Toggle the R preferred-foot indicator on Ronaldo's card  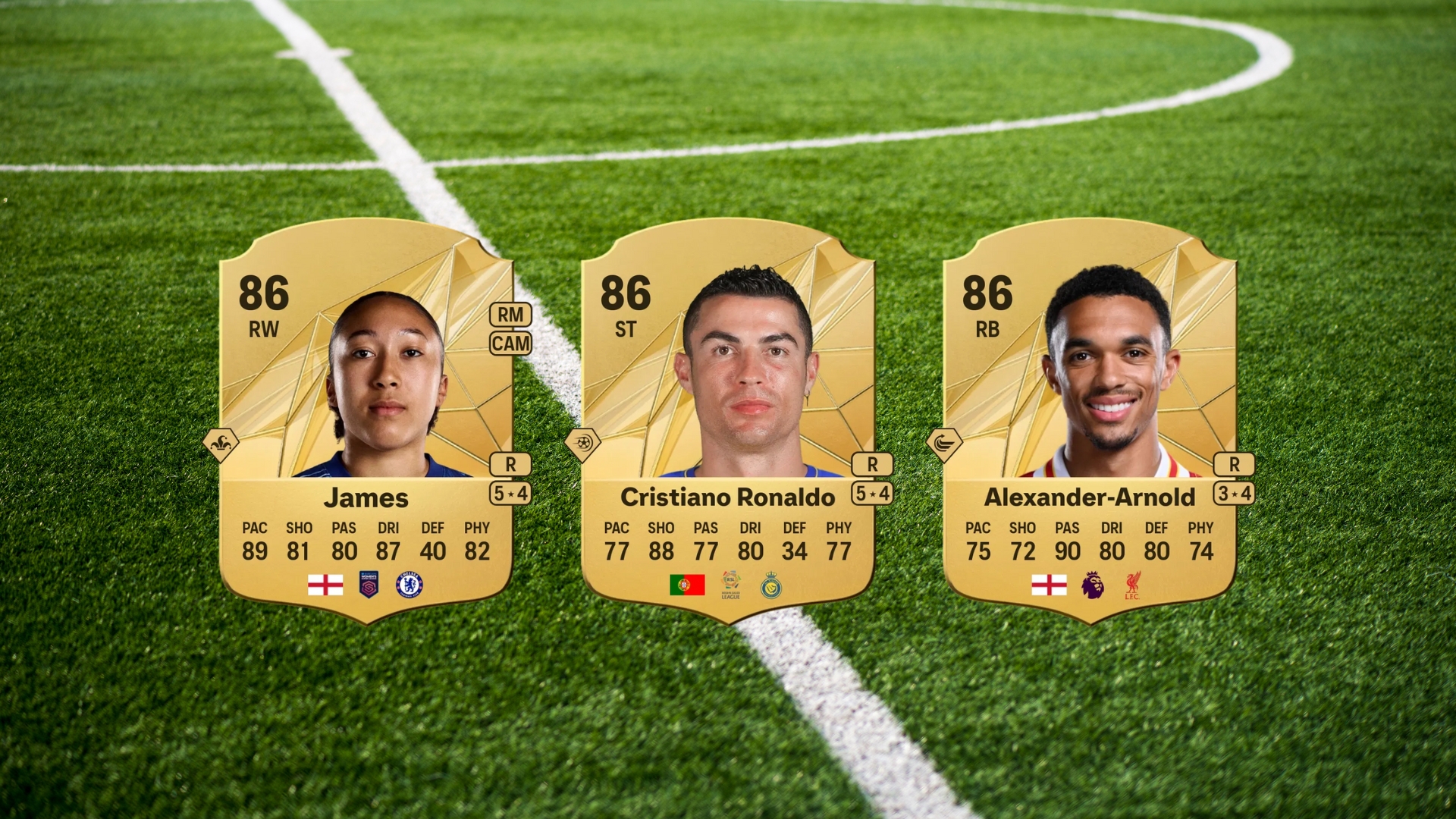click(874, 464)
